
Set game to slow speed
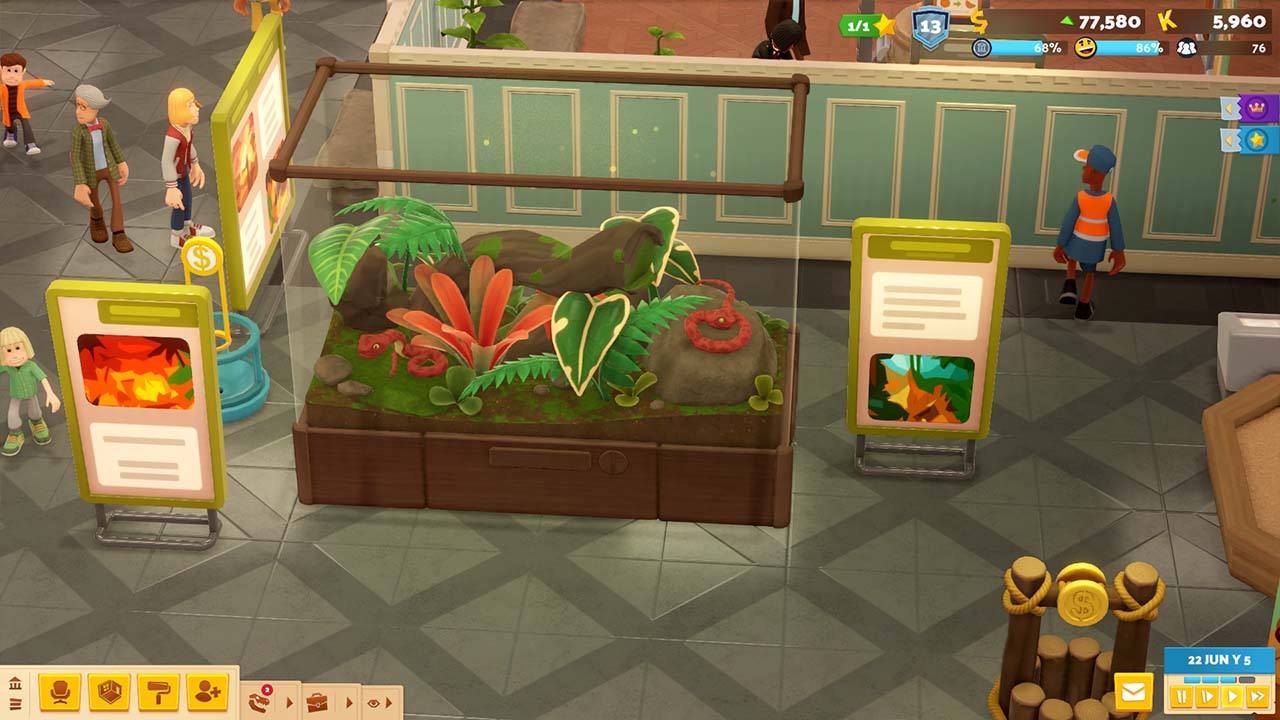click(x=1207, y=696)
